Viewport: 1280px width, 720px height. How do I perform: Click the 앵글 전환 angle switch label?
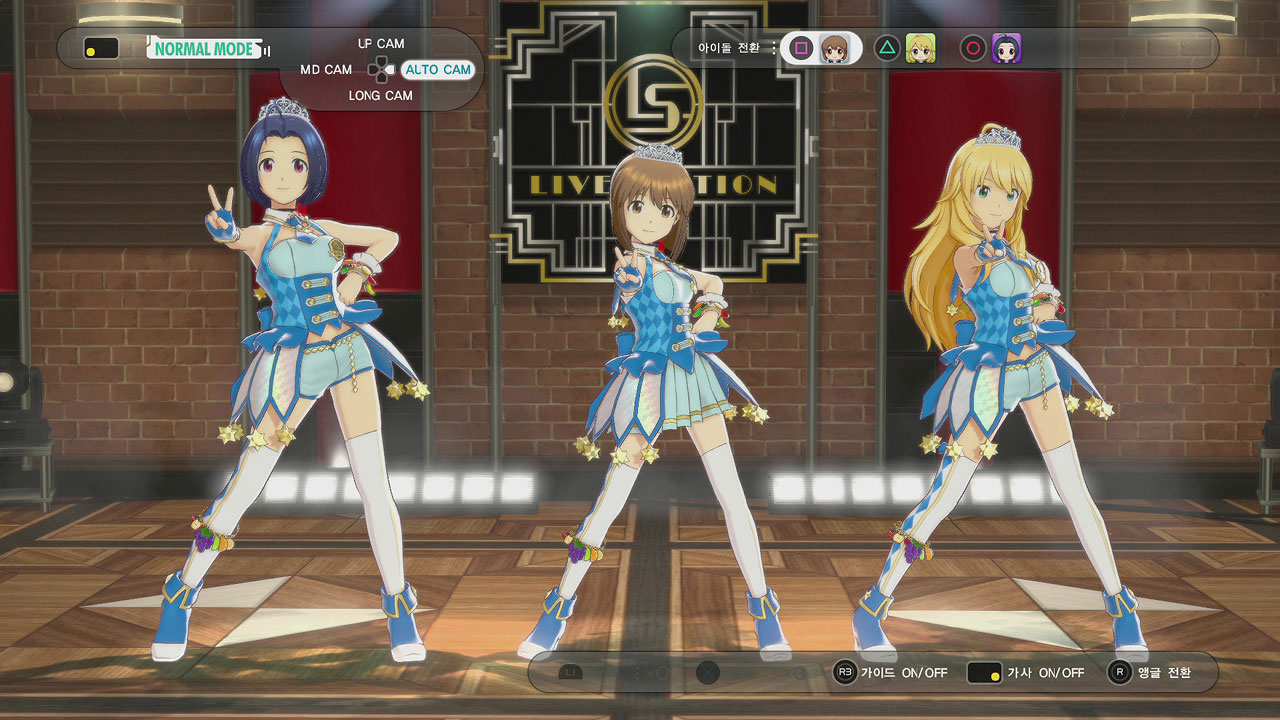pyautogui.click(x=1164, y=673)
